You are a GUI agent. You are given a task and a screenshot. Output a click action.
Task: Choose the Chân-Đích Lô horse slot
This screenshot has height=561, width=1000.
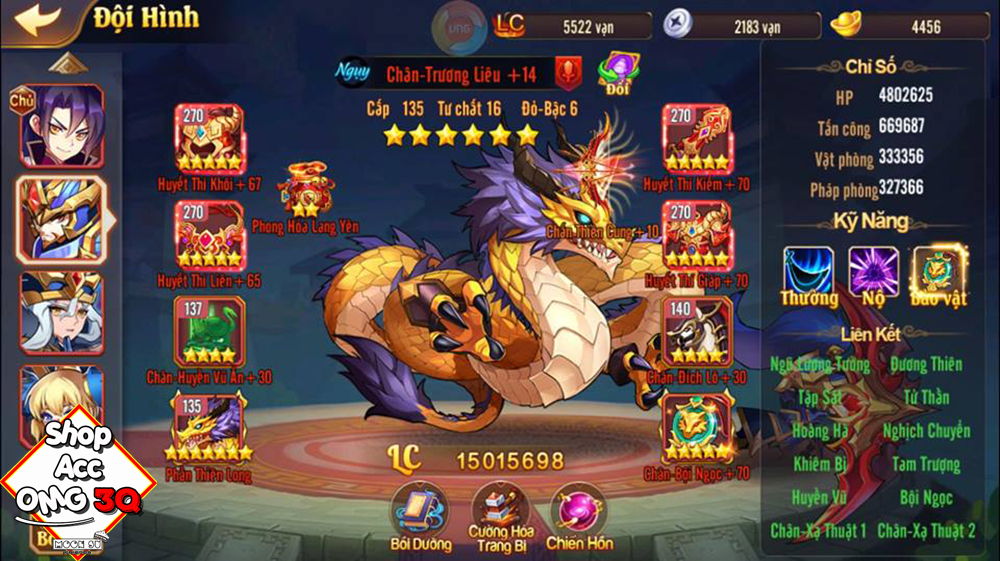point(696,331)
